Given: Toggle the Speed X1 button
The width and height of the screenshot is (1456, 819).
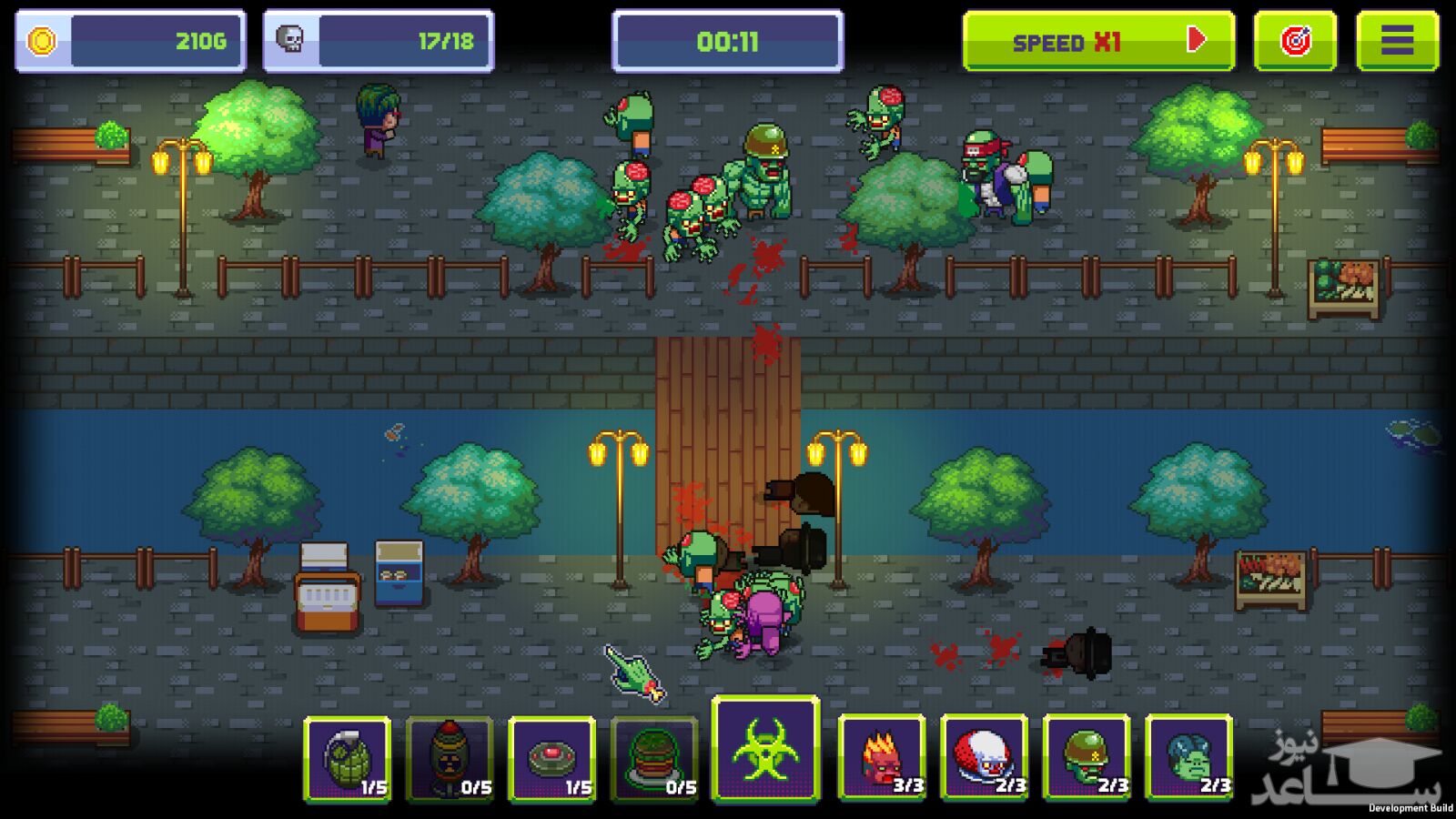Looking at the screenshot, I should (1098, 41).
